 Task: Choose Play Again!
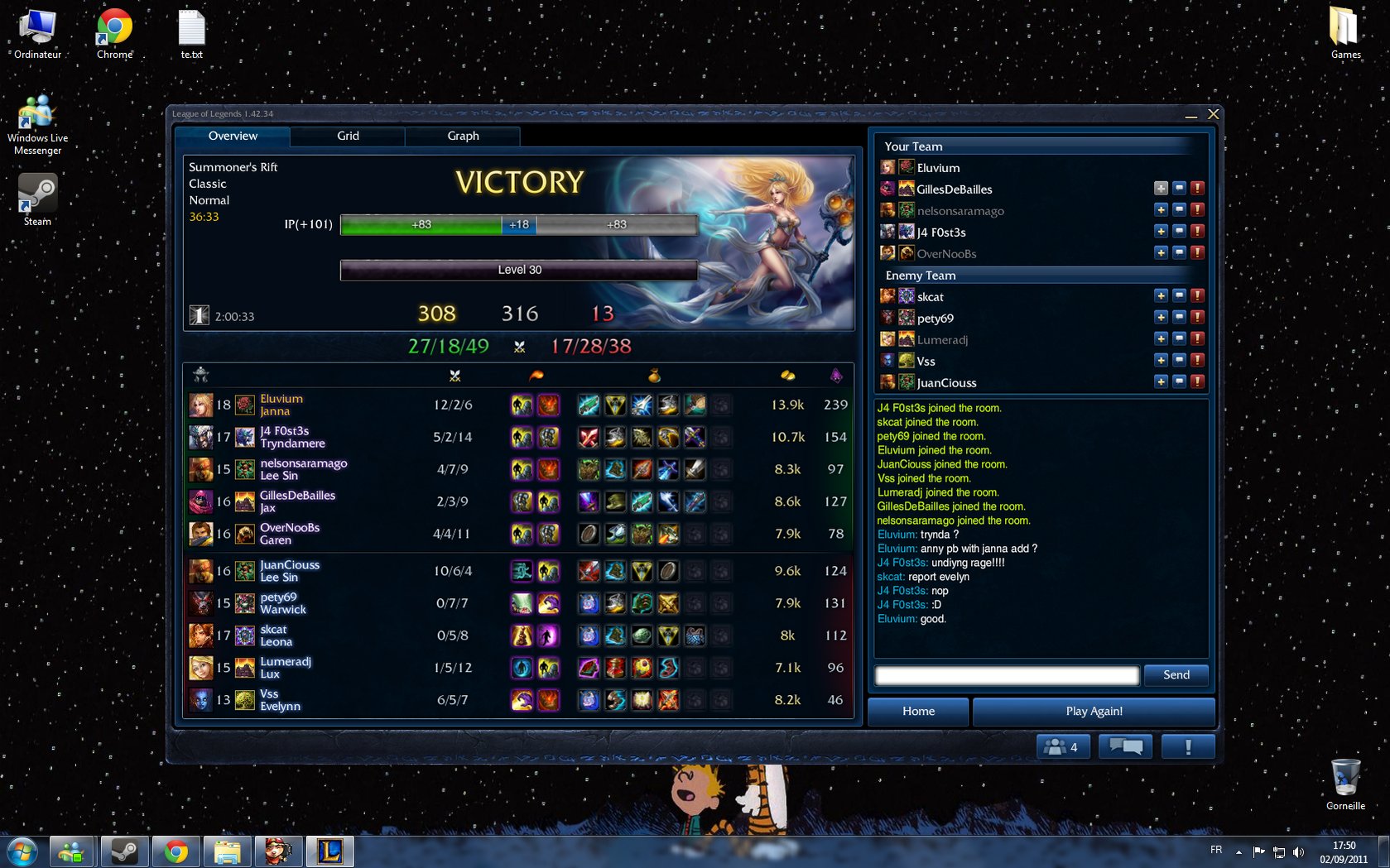tap(1094, 711)
